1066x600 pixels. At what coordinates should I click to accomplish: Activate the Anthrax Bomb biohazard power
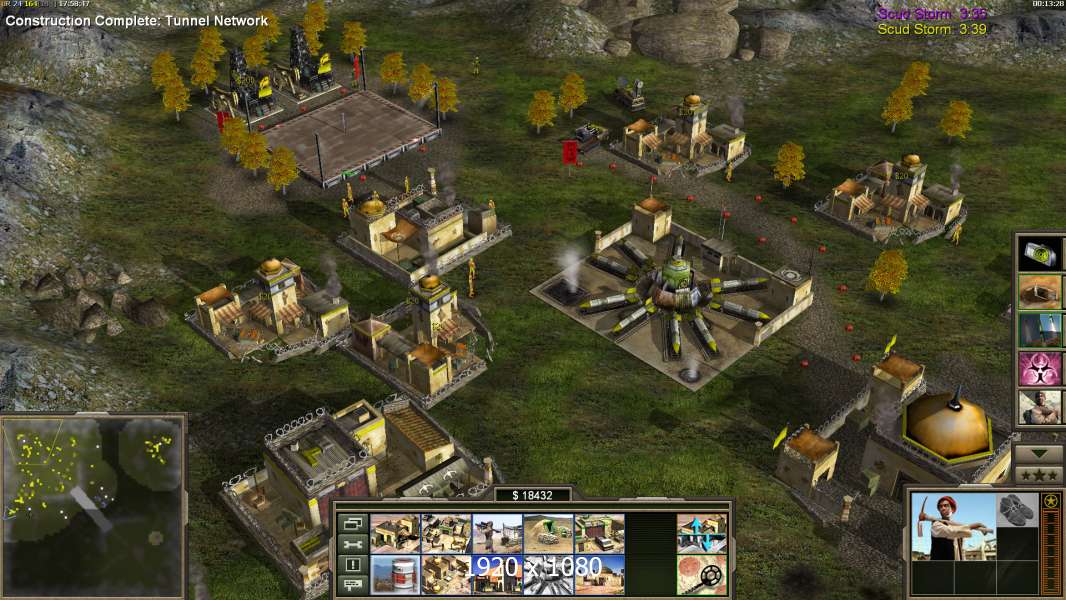1040,368
